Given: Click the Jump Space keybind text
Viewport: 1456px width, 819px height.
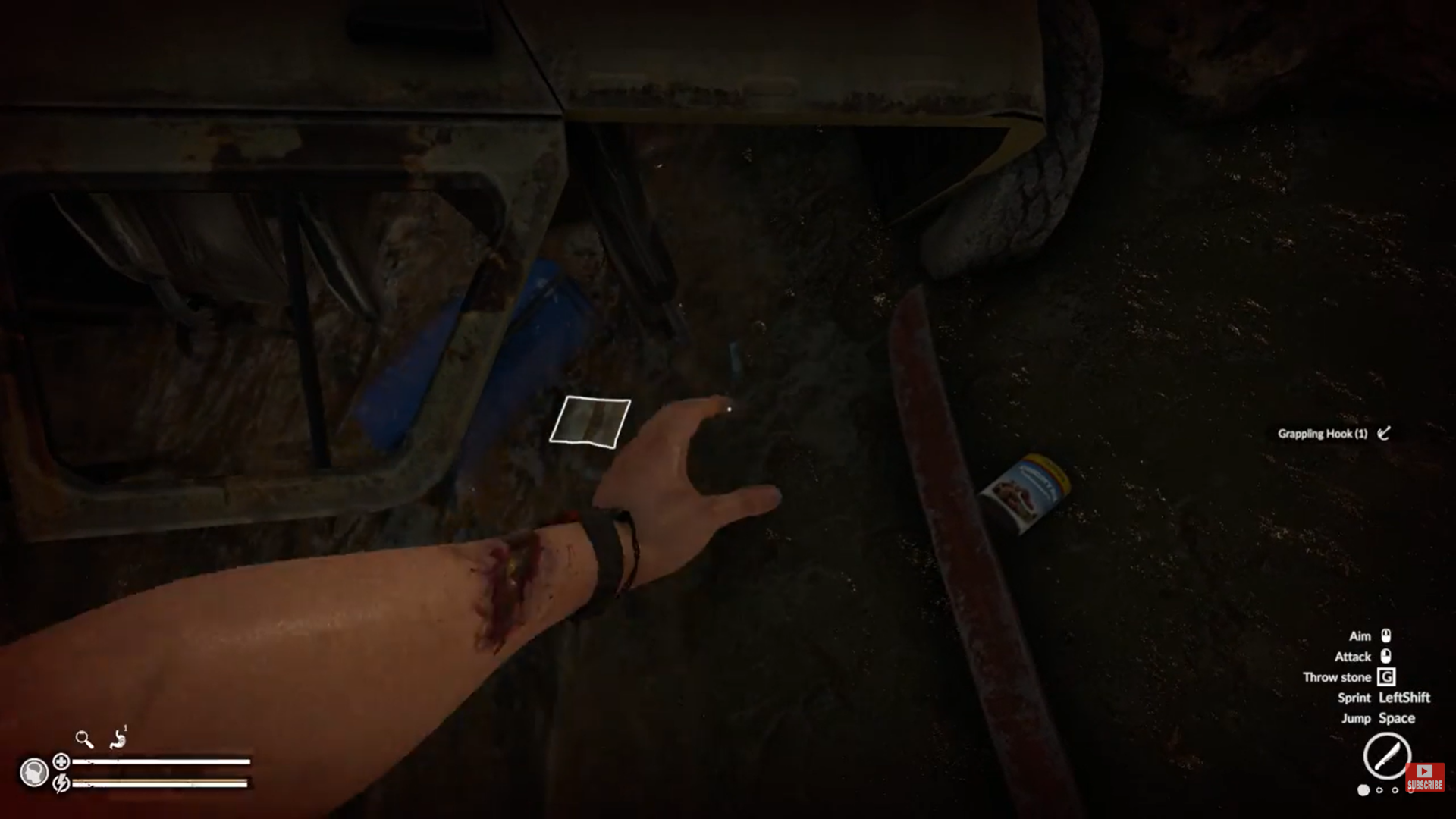Looking at the screenshot, I should 1379,718.
